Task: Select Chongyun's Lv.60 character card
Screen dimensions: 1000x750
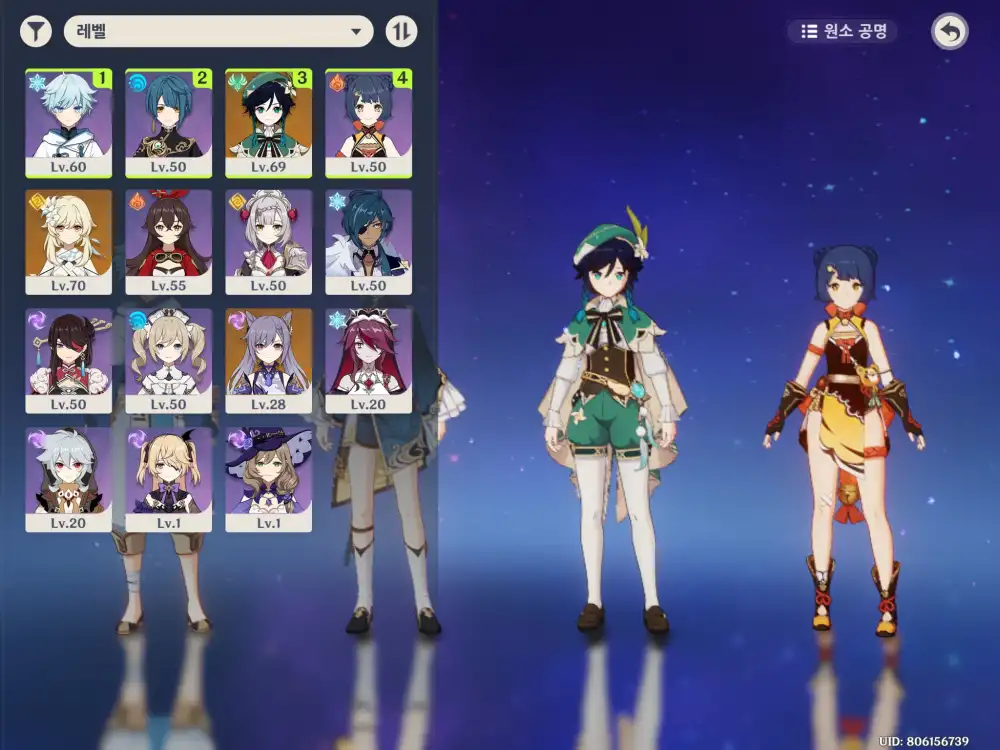Action: [68, 122]
